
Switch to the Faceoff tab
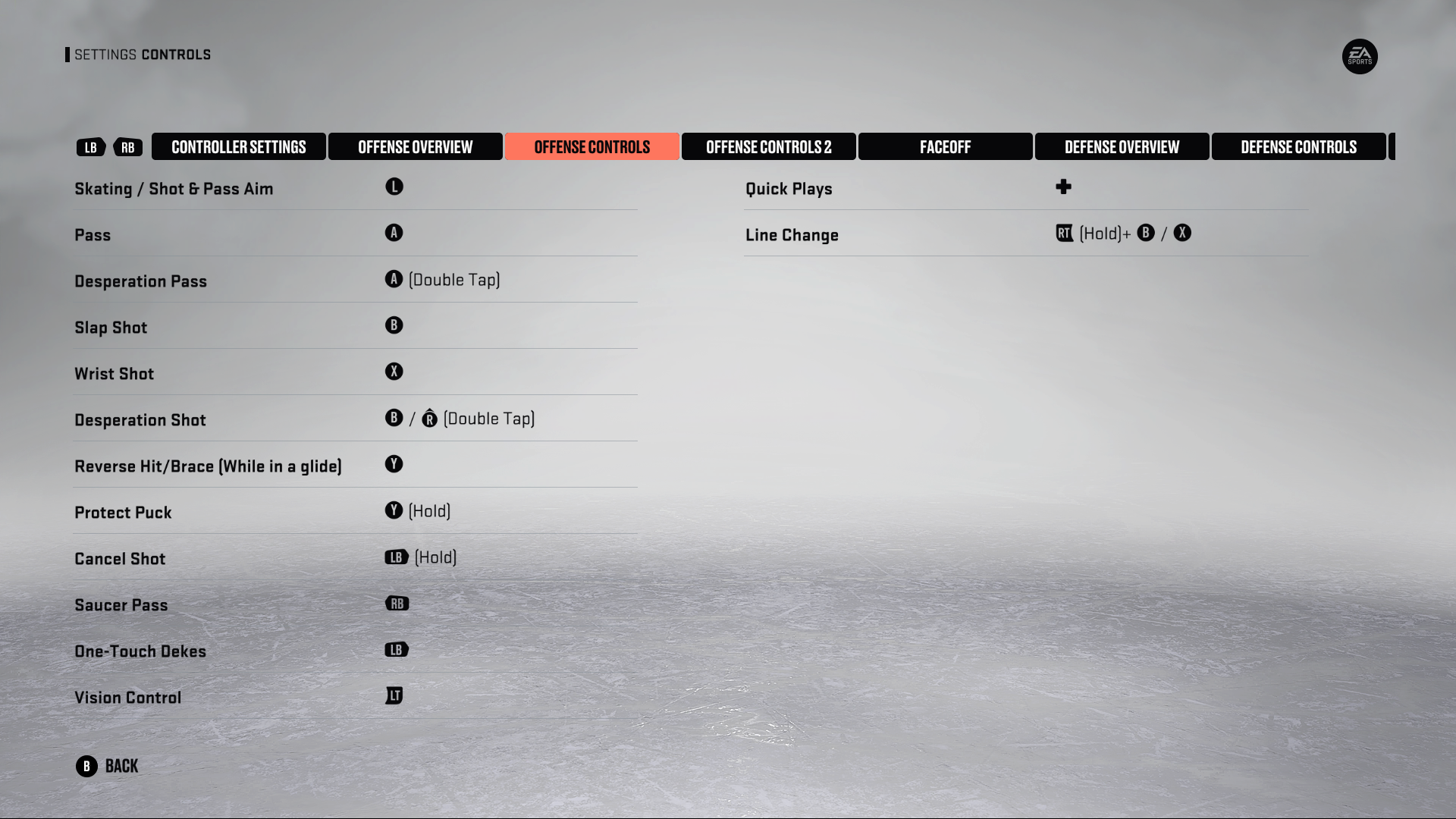click(945, 146)
